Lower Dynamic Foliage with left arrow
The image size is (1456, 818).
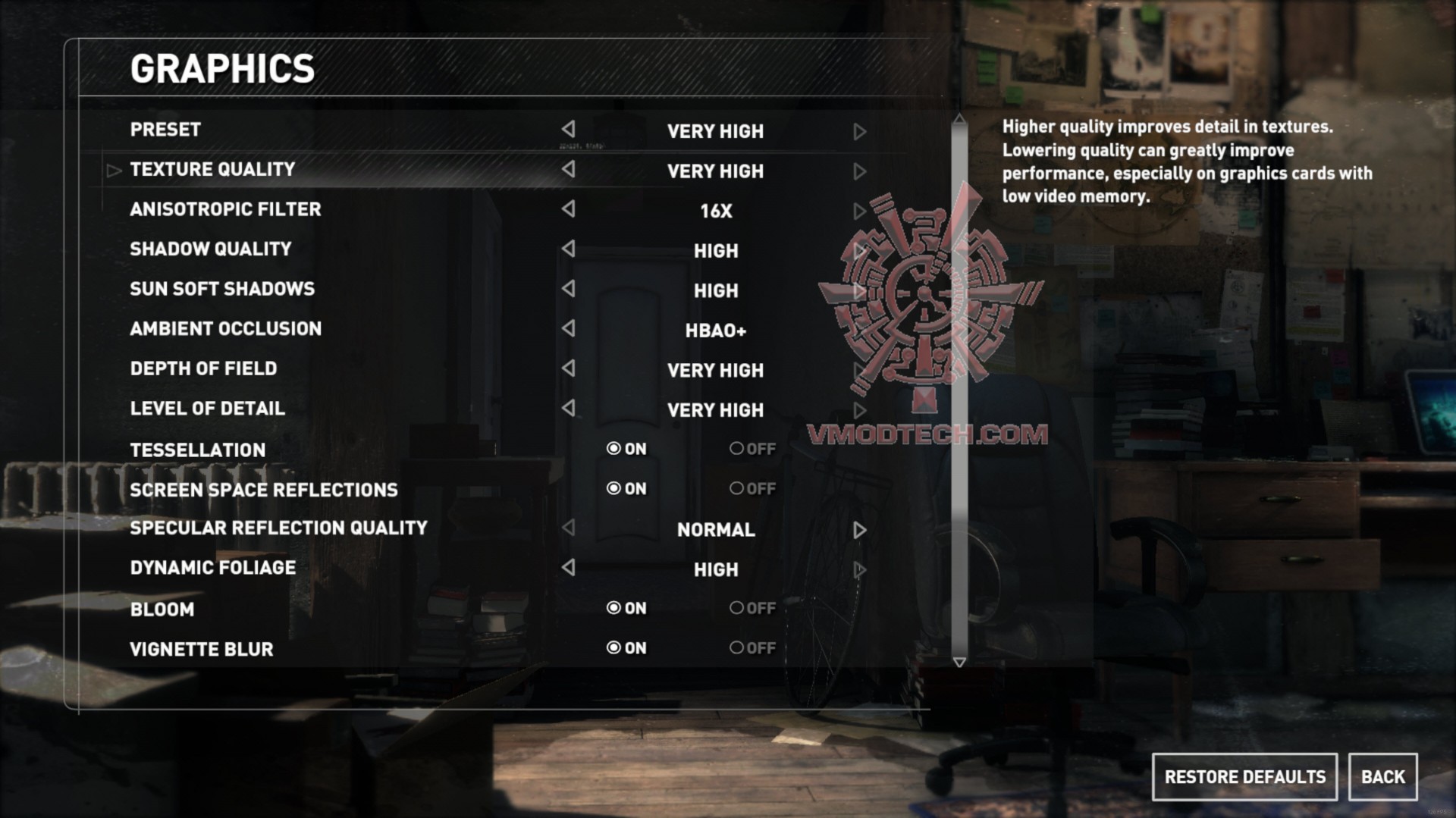coord(568,568)
